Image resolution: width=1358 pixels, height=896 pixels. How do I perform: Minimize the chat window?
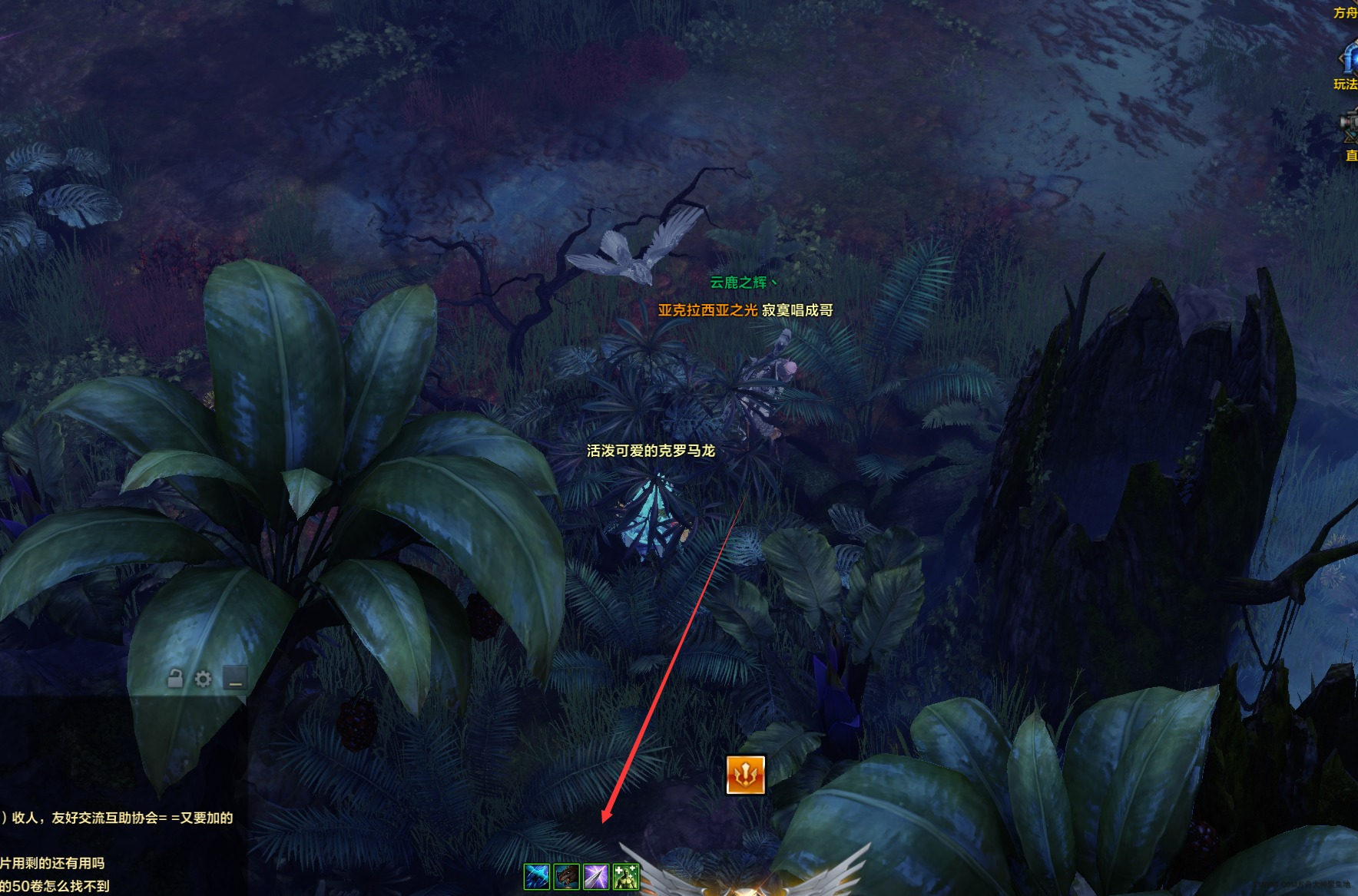234,679
